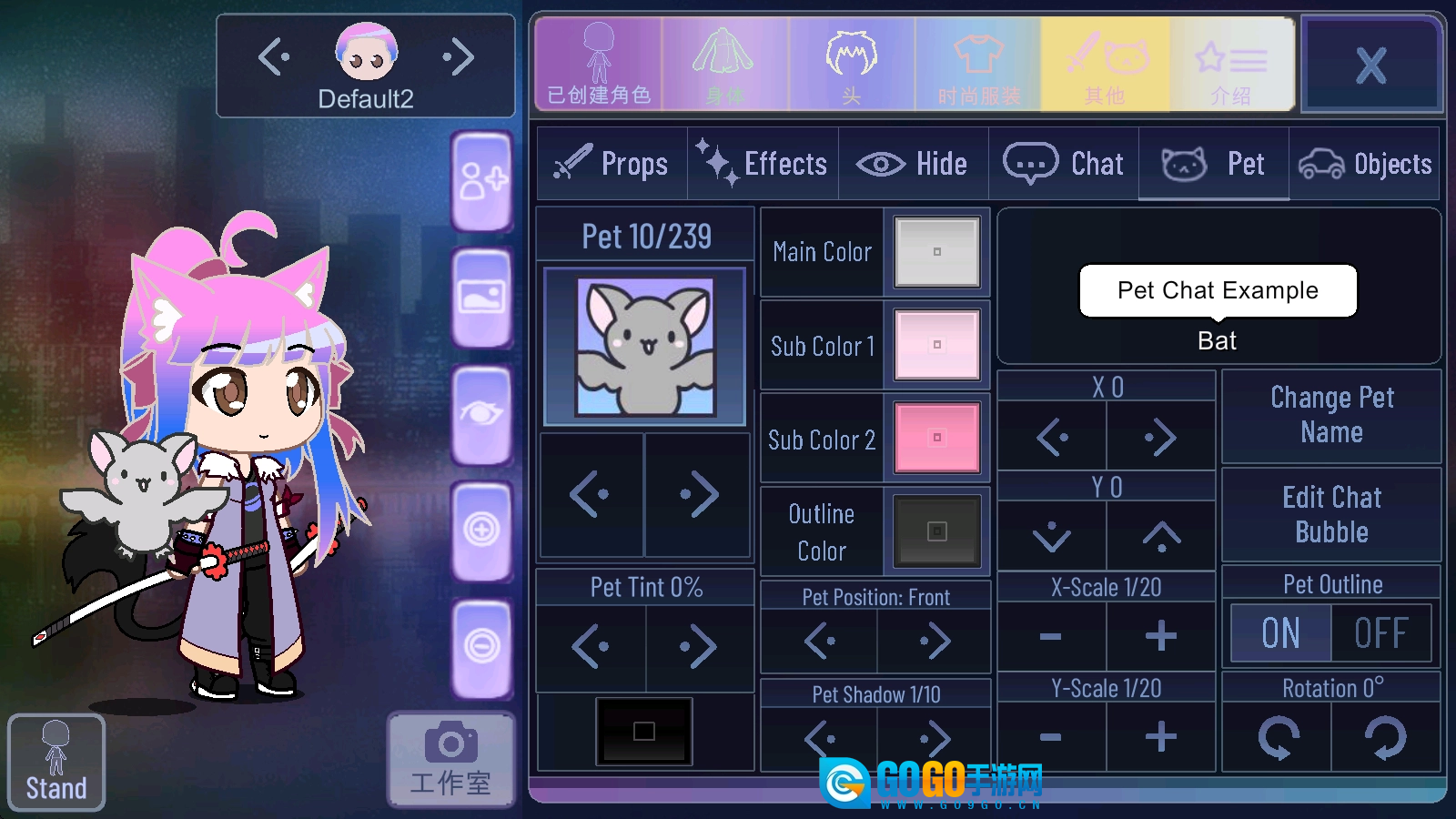
Task: Increase the pet X-Scale with plus
Action: (1160, 636)
